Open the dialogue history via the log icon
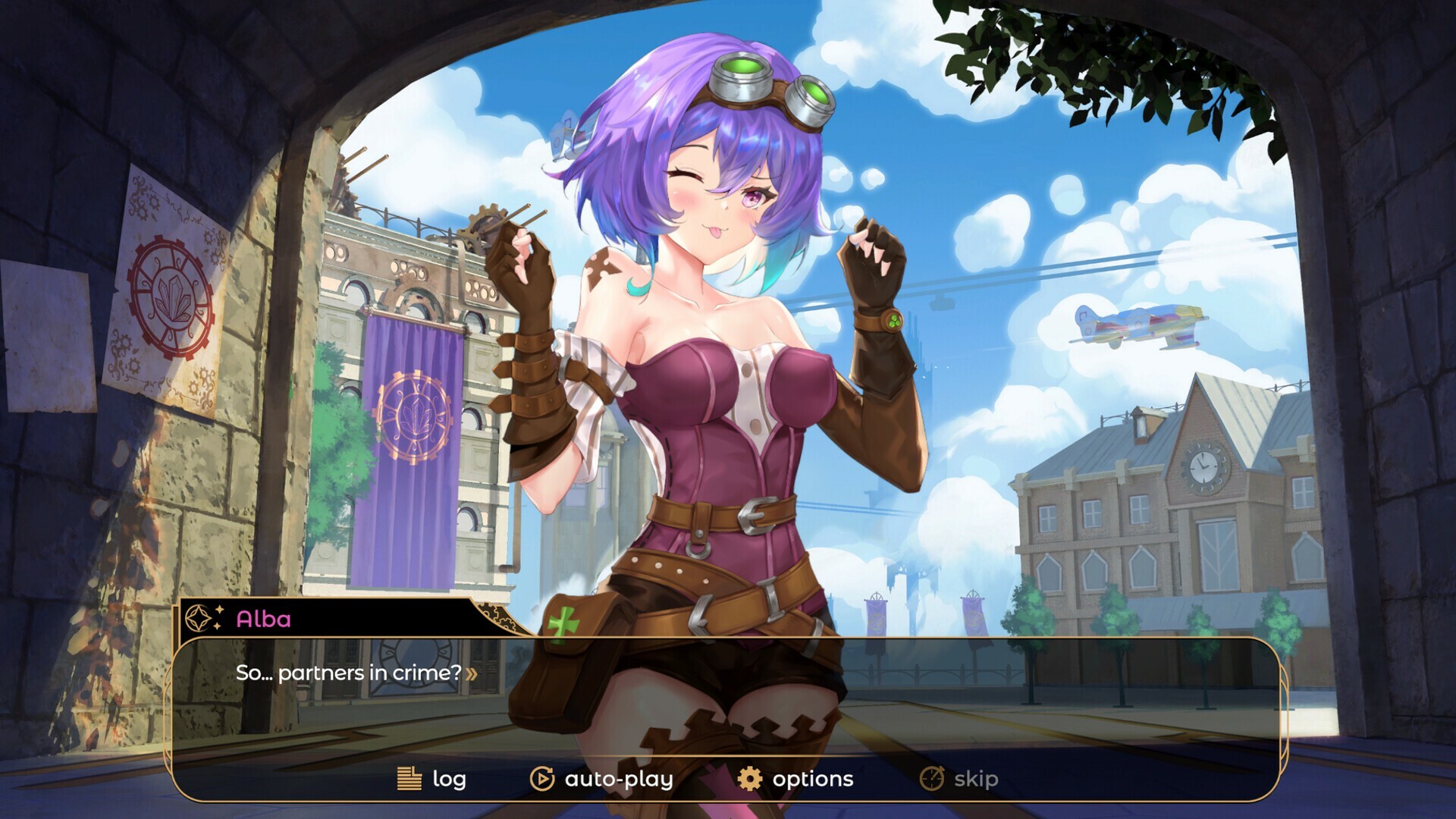Image resolution: width=1456 pixels, height=819 pixels. tap(408, 778)
